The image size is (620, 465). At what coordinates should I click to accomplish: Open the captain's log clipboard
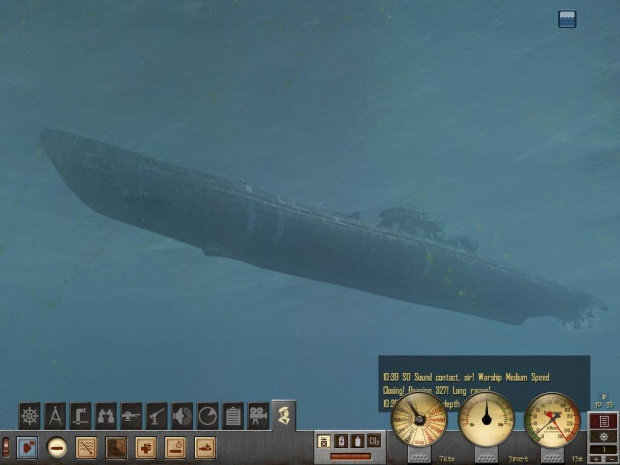(233, 415)
